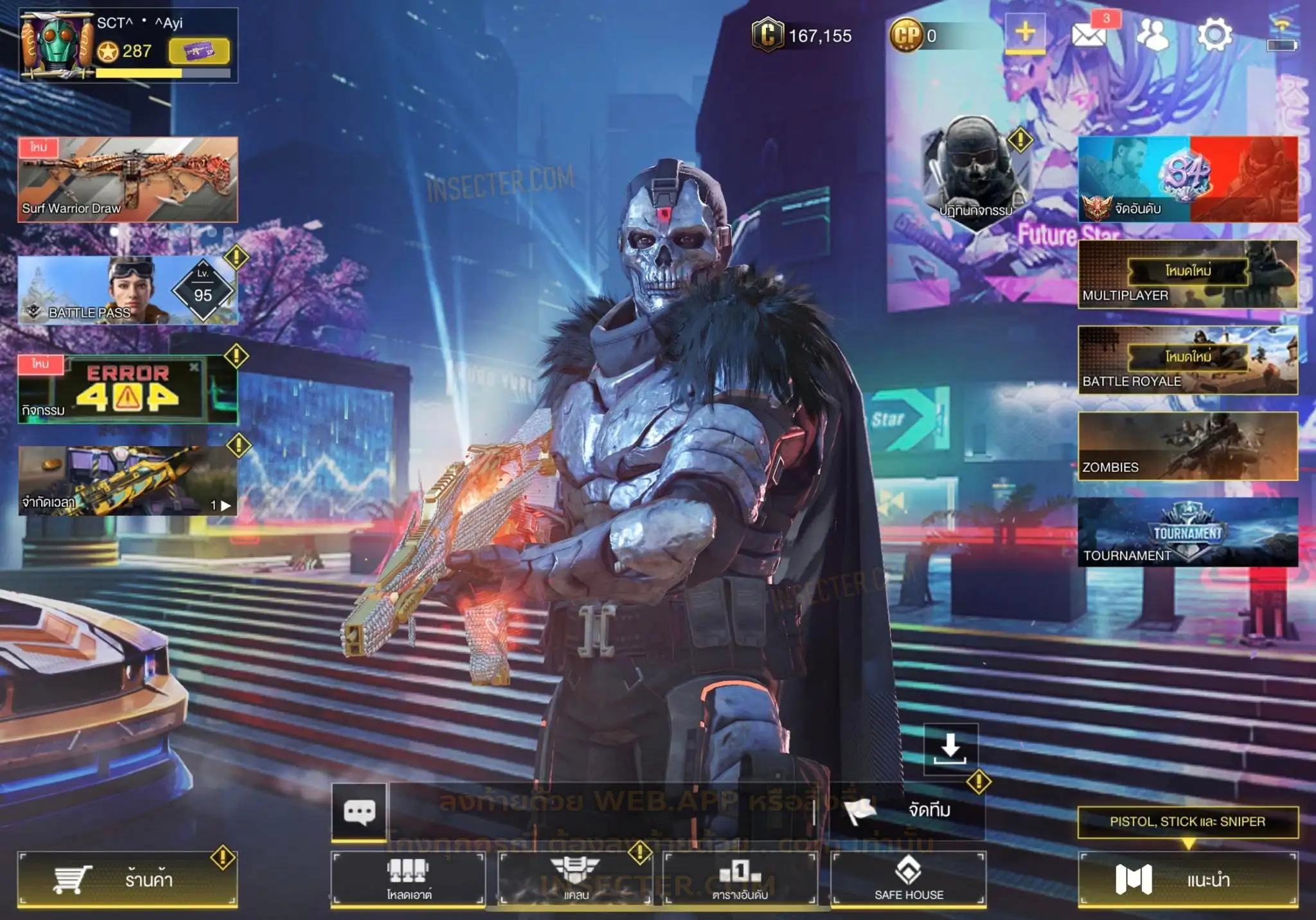Viewport: 1316px width, 920px height.
Task: Choose the Multiplayer mode
Action: point(1187,275)
